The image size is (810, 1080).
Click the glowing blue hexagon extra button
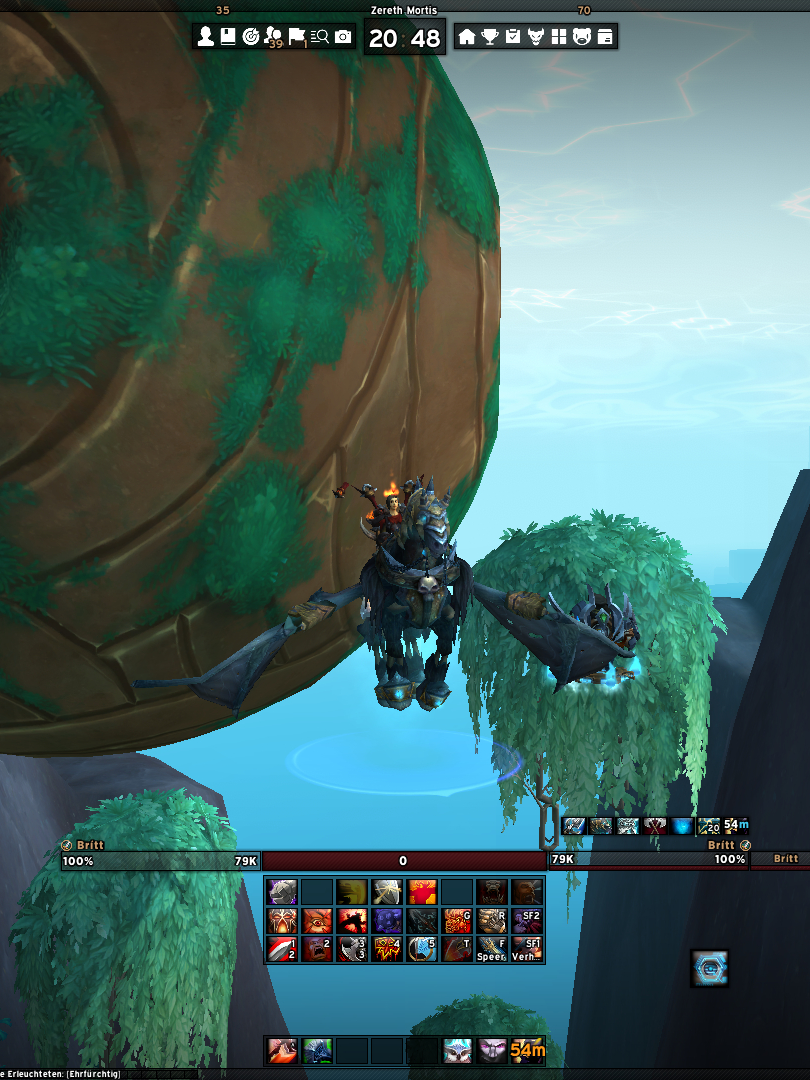709,967
